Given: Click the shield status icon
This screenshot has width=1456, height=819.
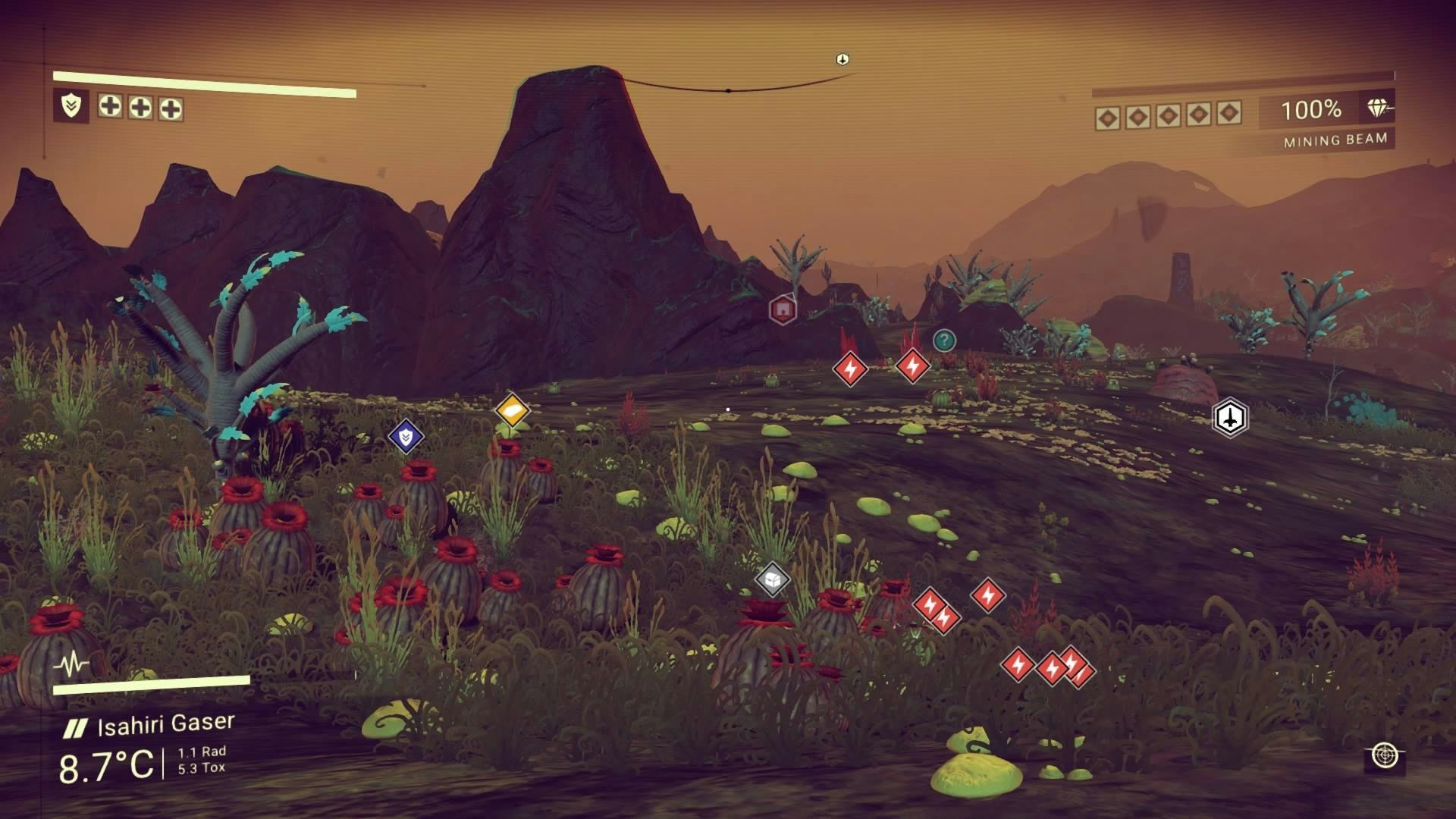Looking at the screenshot, I should pyautogui.click(x=71, y=105).
